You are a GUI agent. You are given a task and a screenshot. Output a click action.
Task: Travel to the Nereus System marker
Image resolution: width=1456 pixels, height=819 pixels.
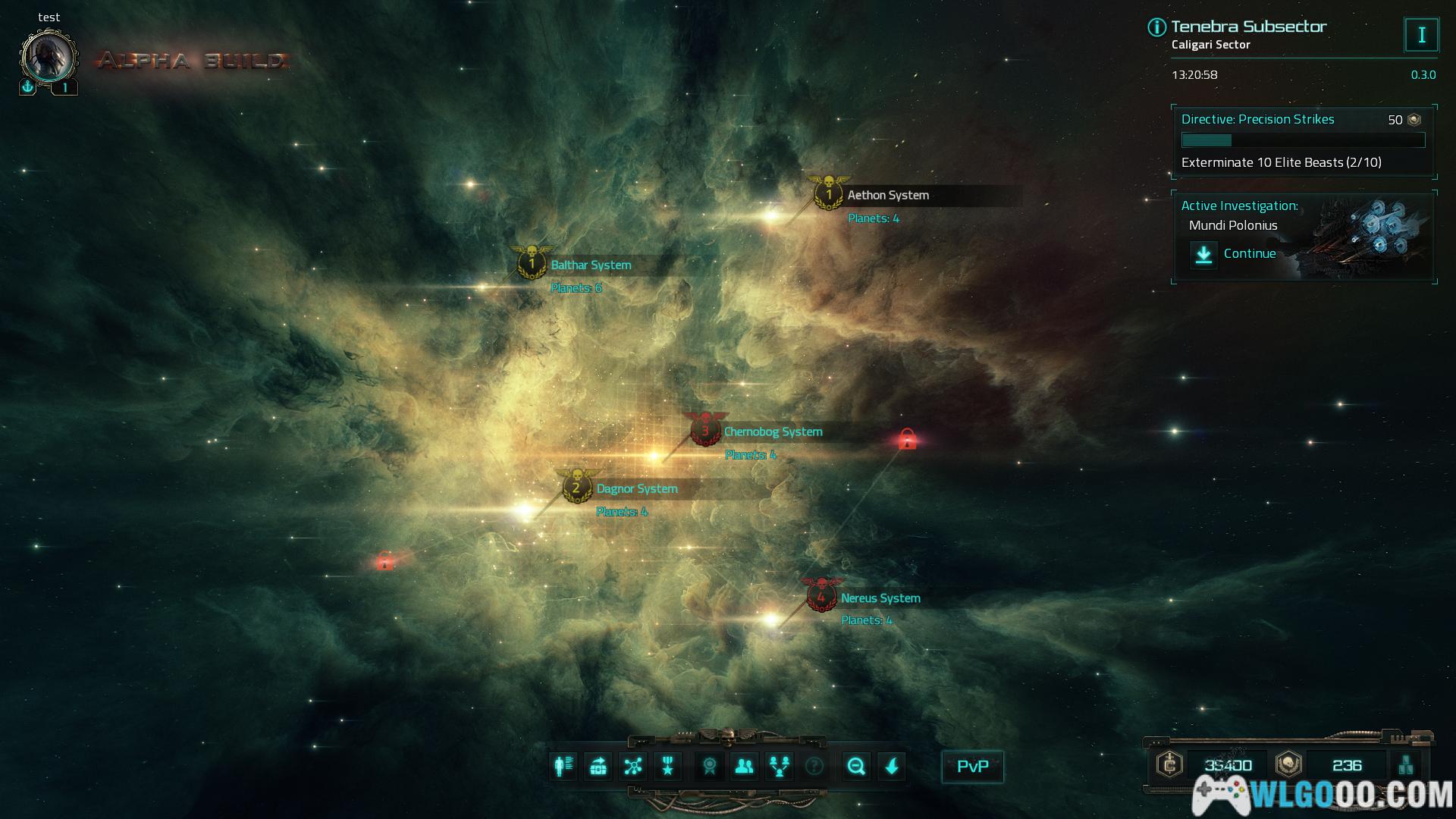click(821, 597)
